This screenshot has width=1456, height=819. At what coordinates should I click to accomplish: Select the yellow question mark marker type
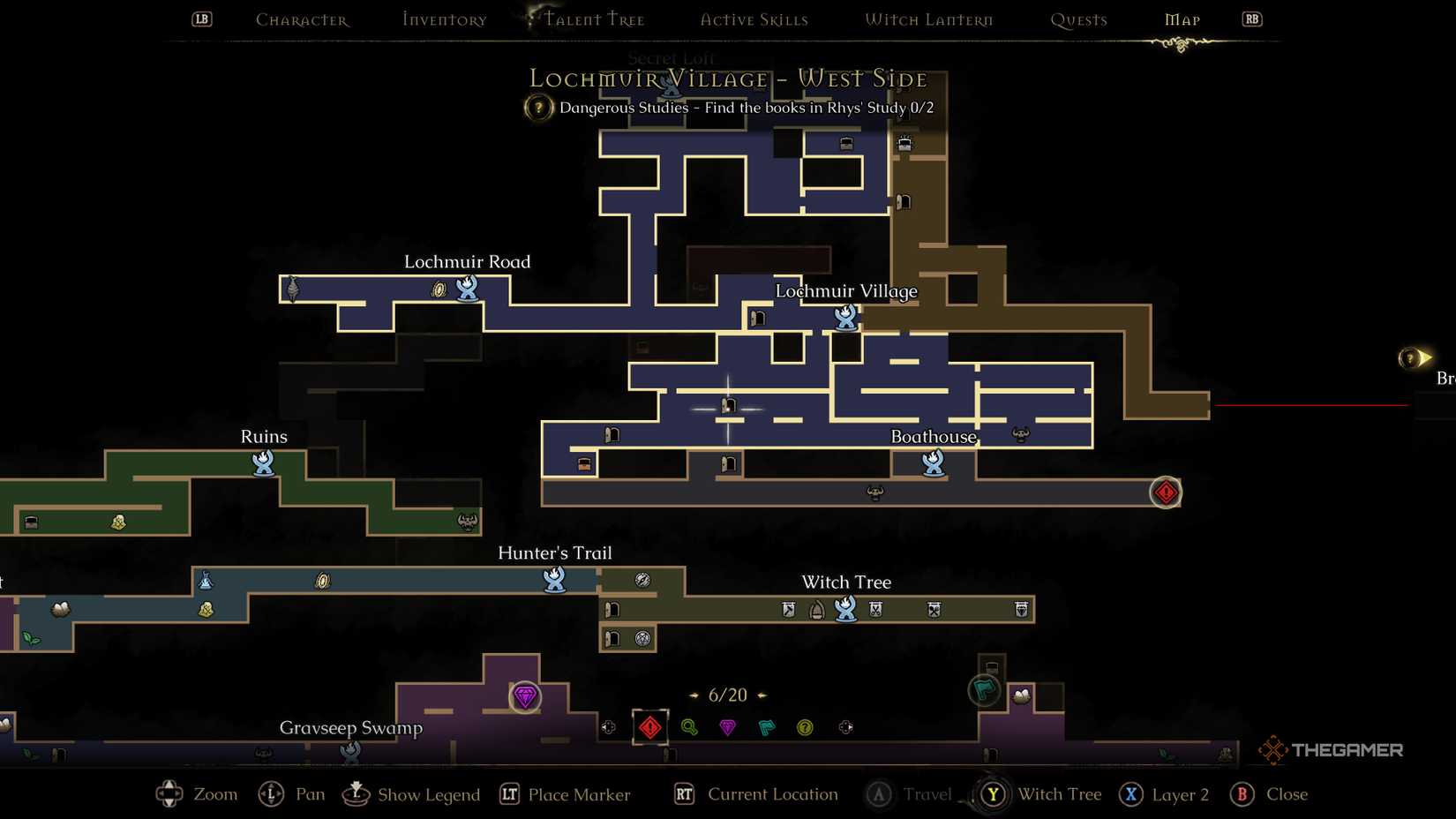pos(806,727)
